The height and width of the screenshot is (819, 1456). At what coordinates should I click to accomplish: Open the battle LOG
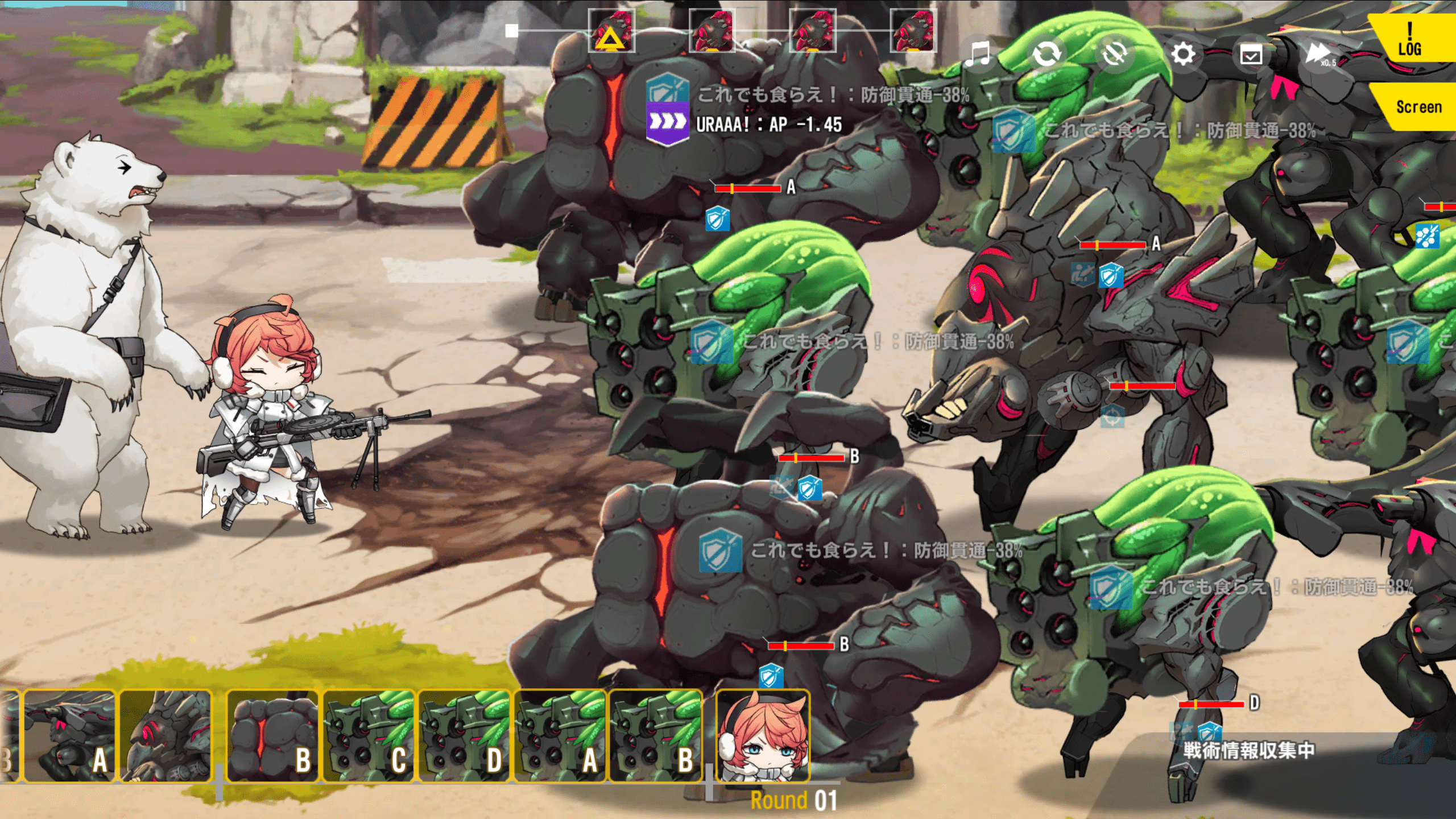tap(1410, 39)
